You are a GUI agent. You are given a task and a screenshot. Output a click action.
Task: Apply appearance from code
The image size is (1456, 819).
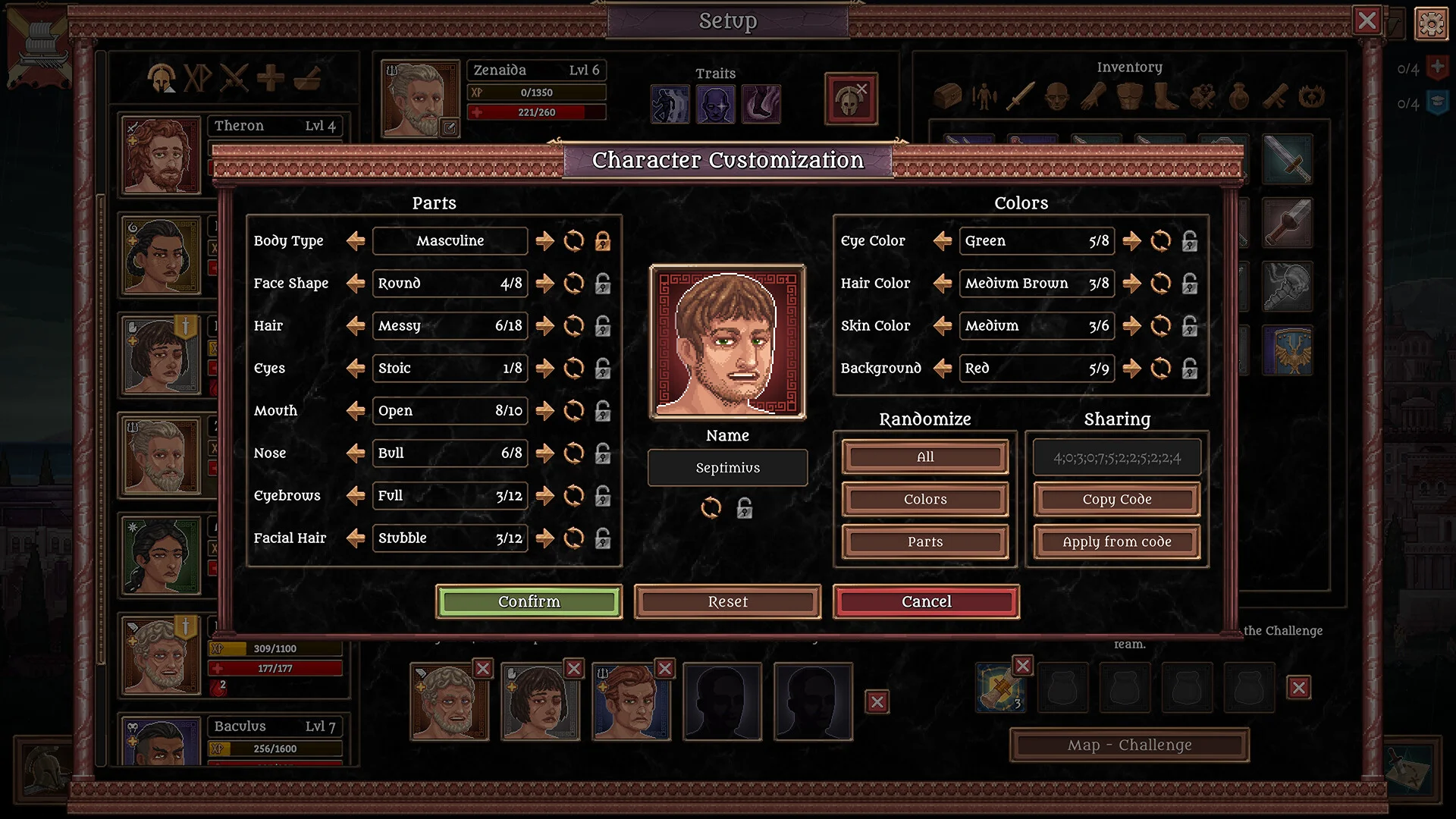tap(1116, 542)
